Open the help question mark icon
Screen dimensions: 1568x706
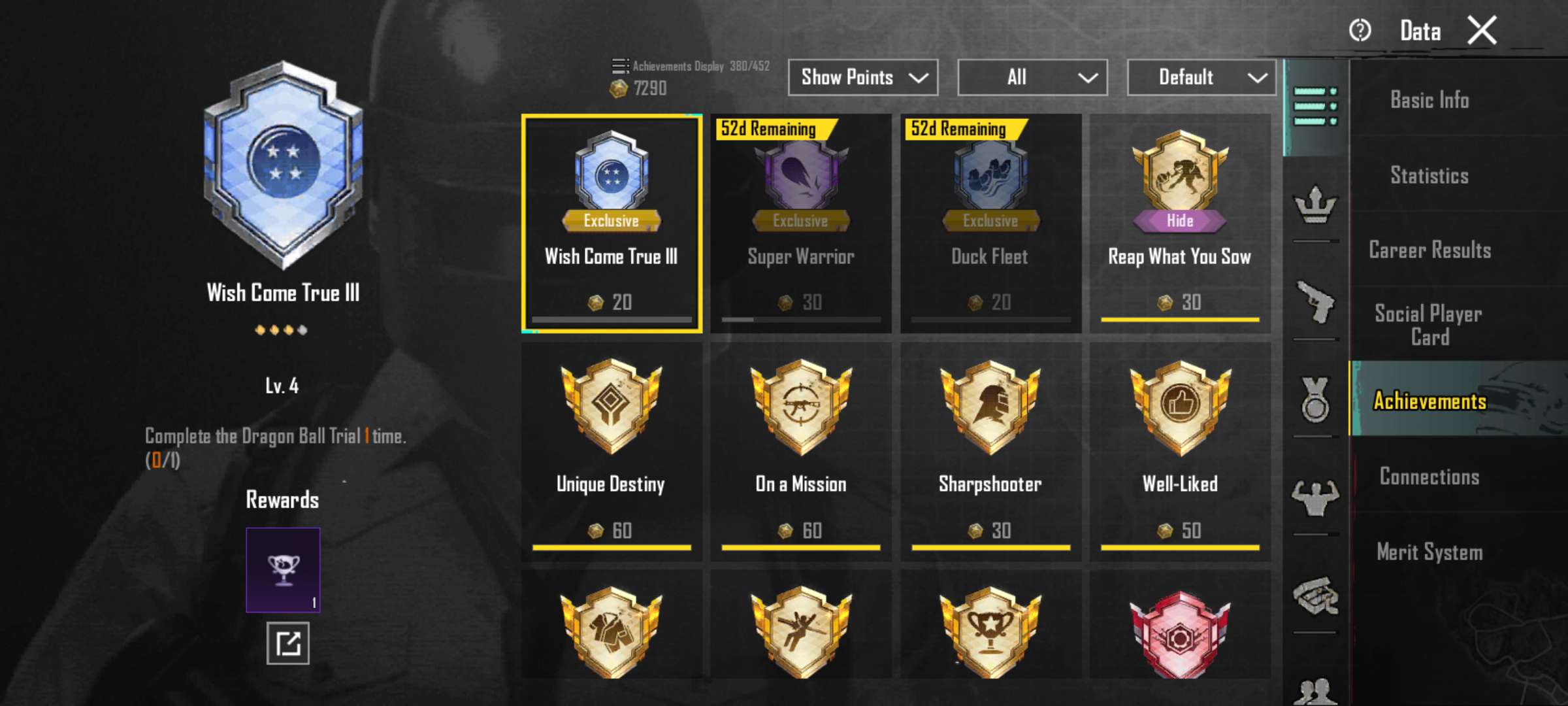[x=1360, y=31]
